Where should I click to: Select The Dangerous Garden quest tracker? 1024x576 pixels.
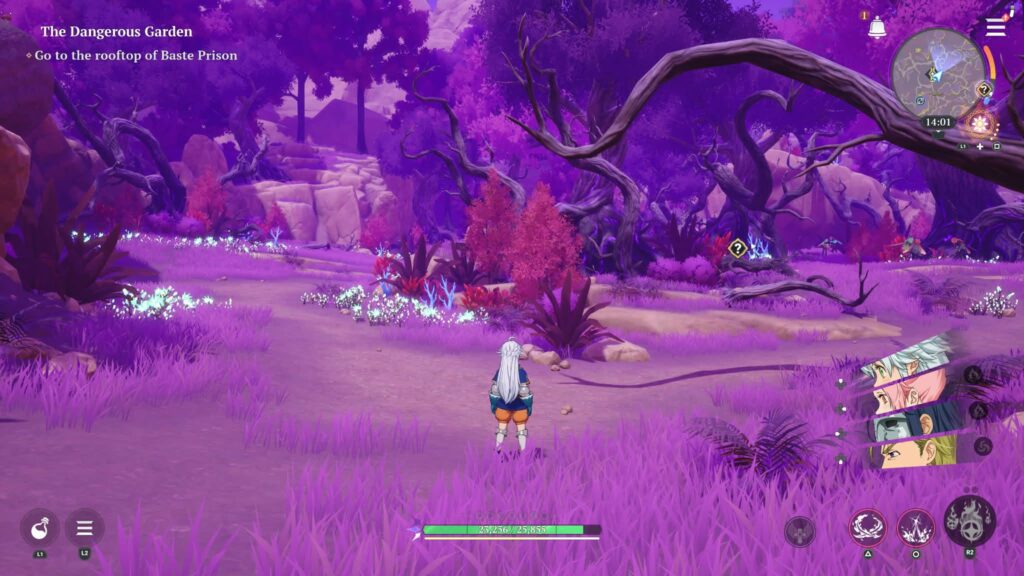point(116,32)
